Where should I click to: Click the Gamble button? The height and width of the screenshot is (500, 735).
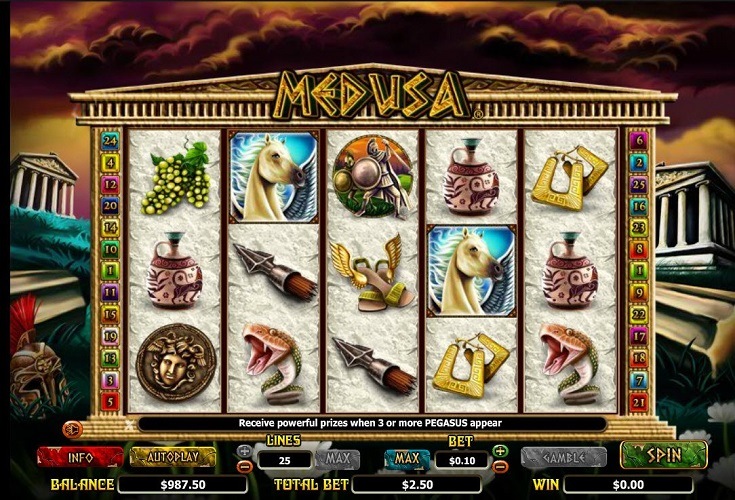tap(563, 457)
